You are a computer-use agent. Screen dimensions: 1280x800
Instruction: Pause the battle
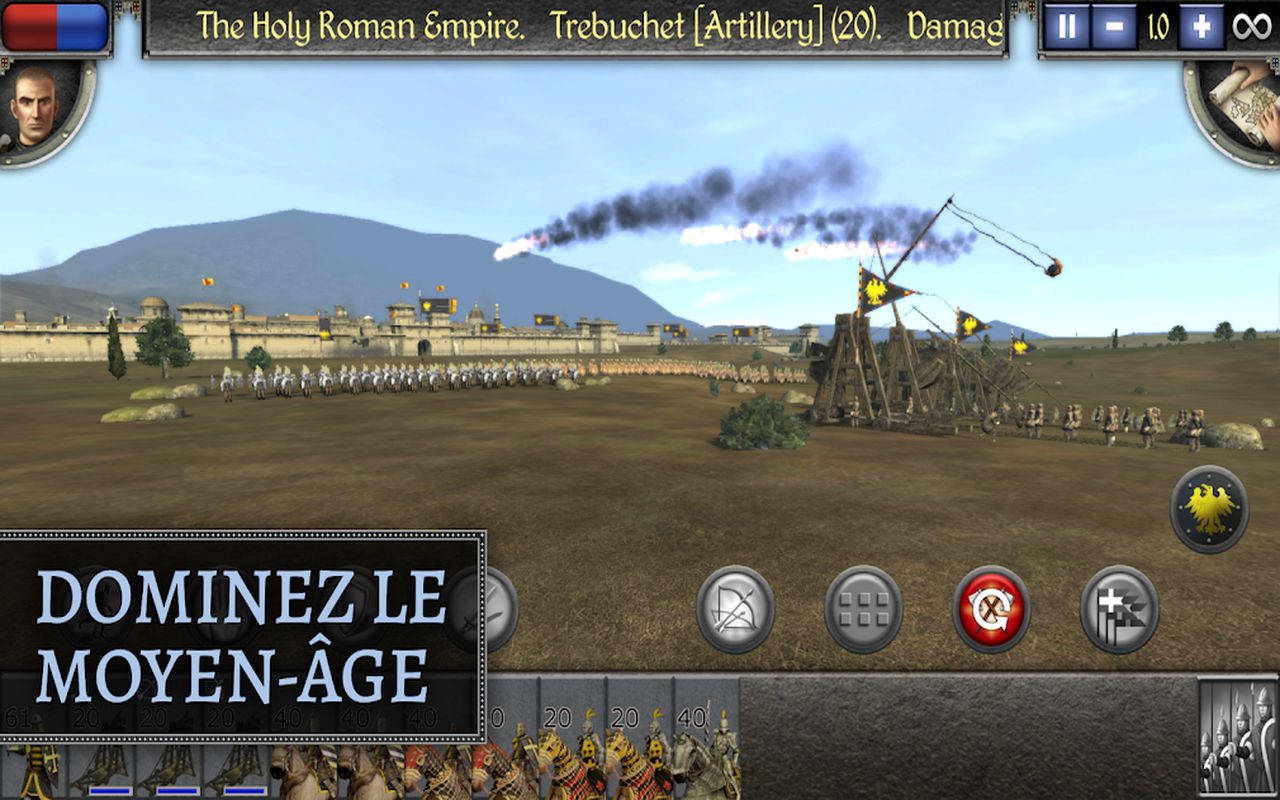pos(1067,27)
